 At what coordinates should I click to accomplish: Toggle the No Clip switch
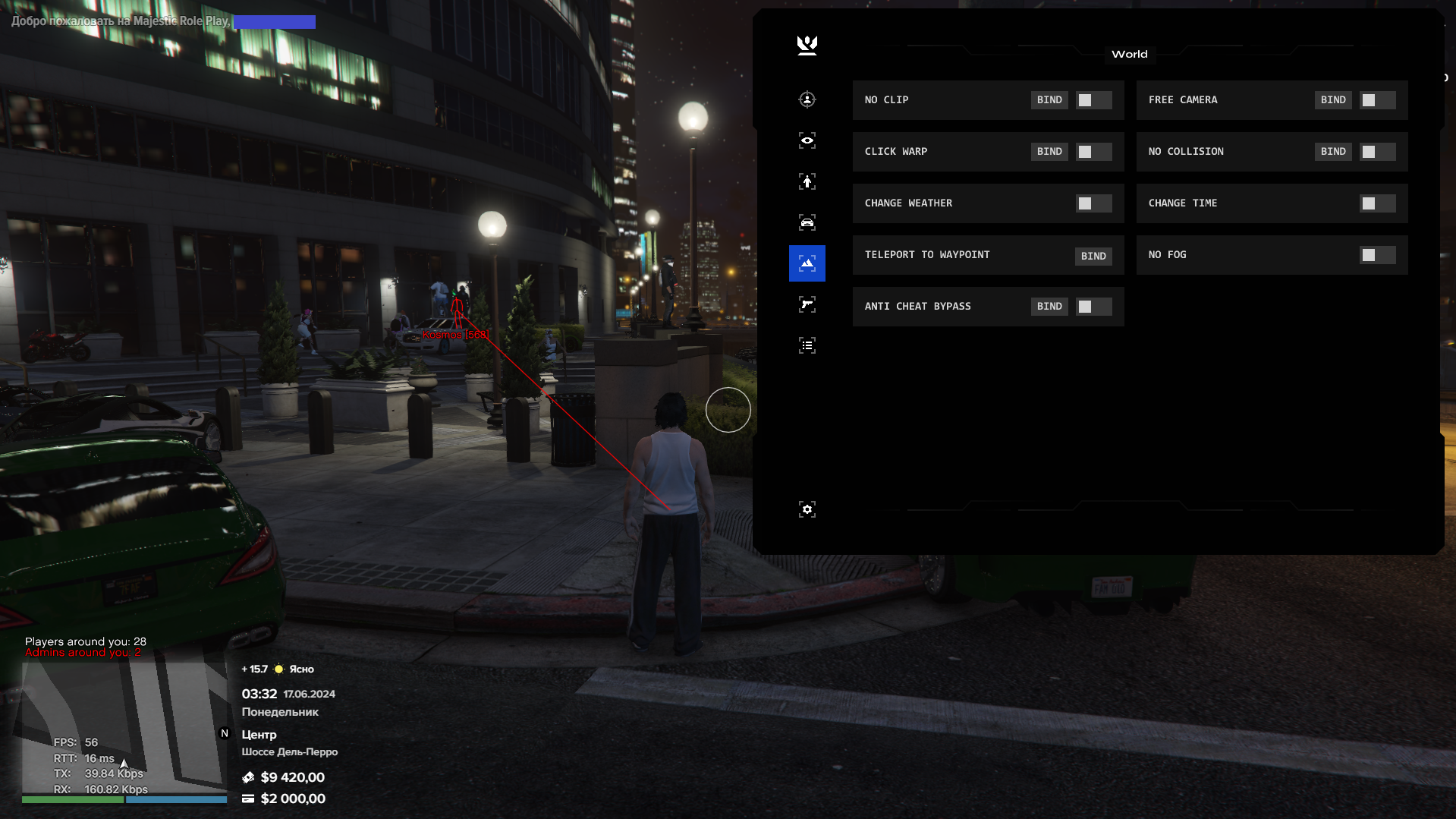1093,100
